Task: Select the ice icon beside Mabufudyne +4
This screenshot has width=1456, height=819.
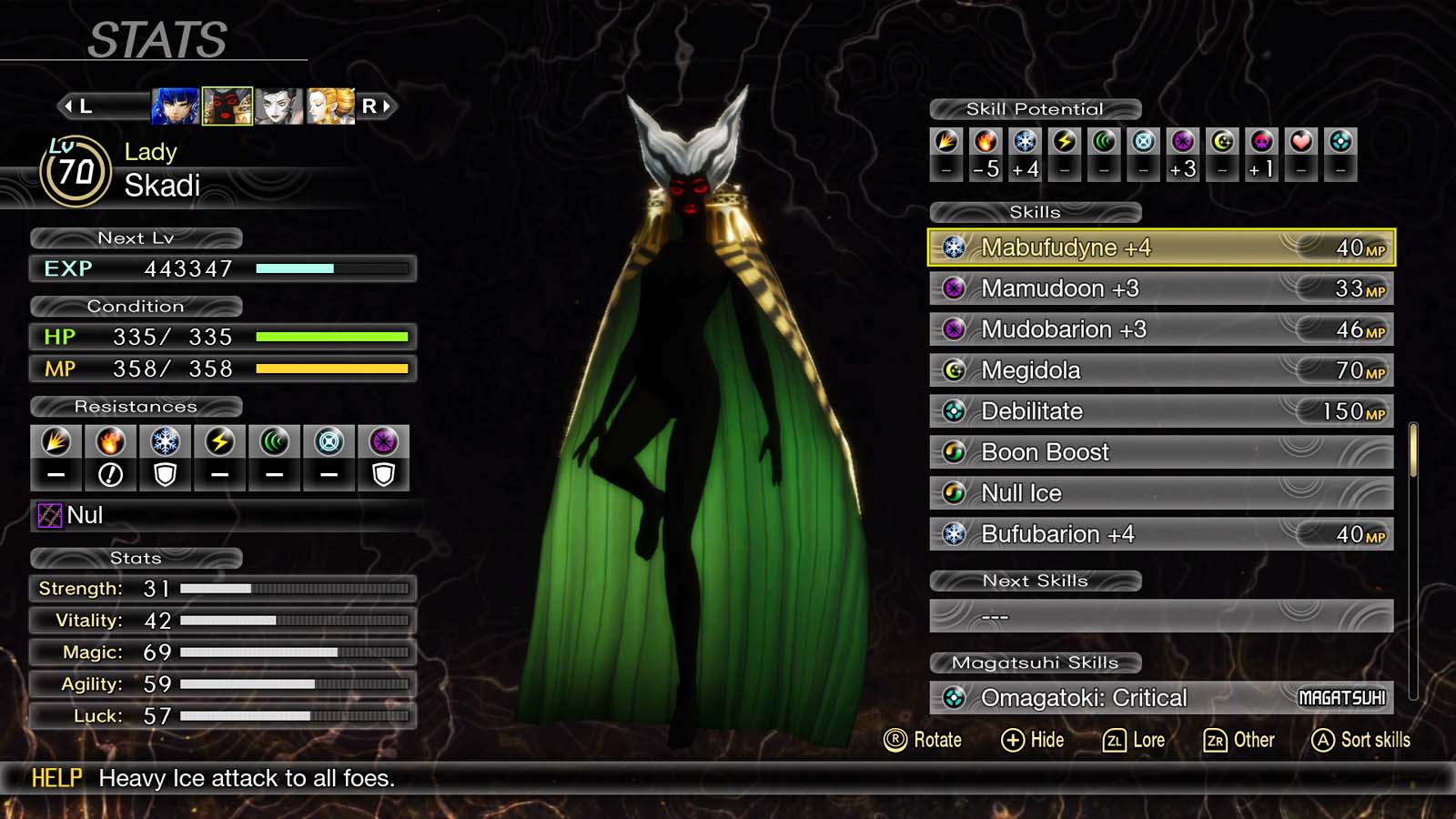Action: (x=956, y=247)
